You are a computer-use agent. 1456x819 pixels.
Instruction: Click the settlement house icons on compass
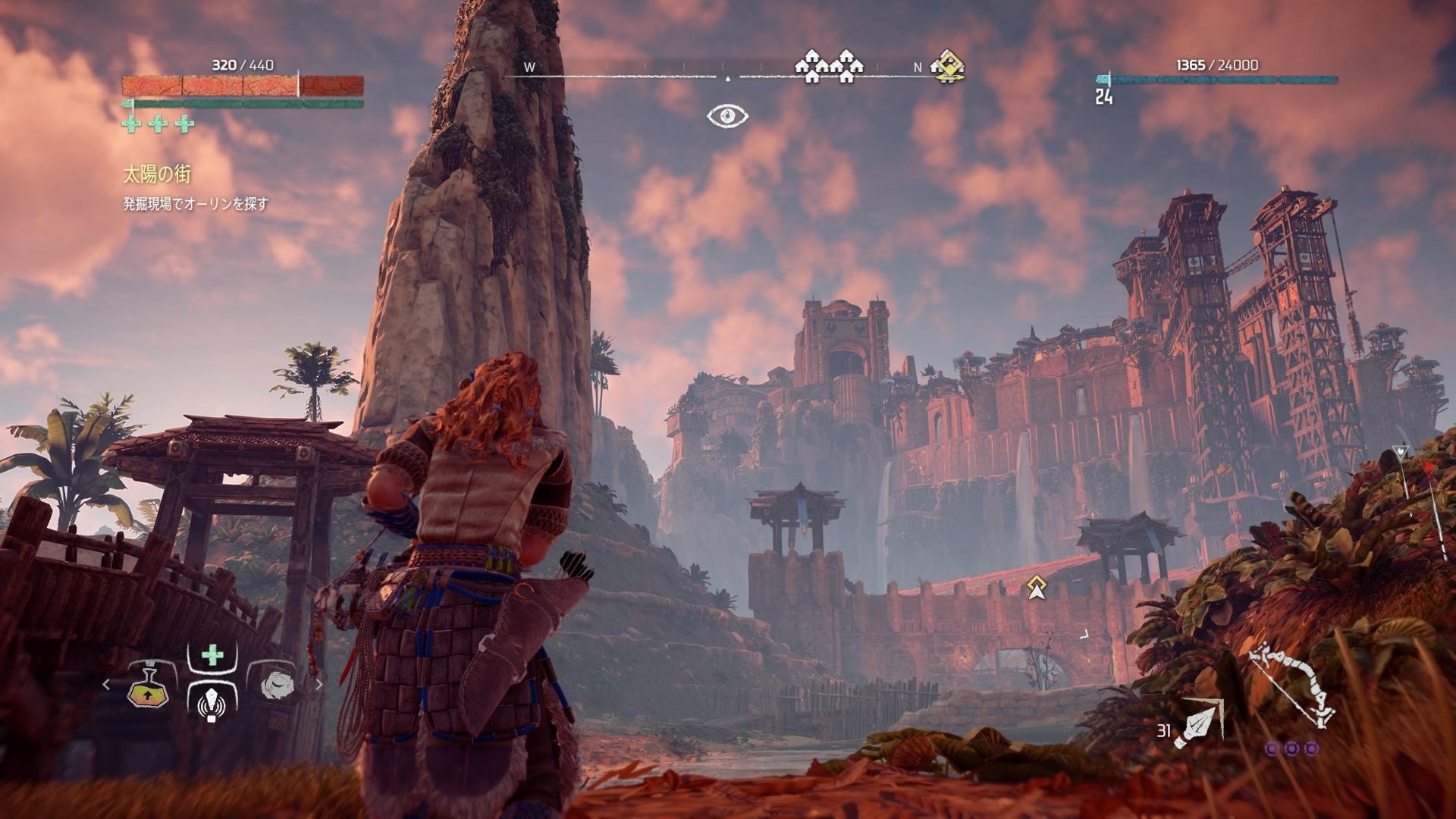[x=829, y=67]
